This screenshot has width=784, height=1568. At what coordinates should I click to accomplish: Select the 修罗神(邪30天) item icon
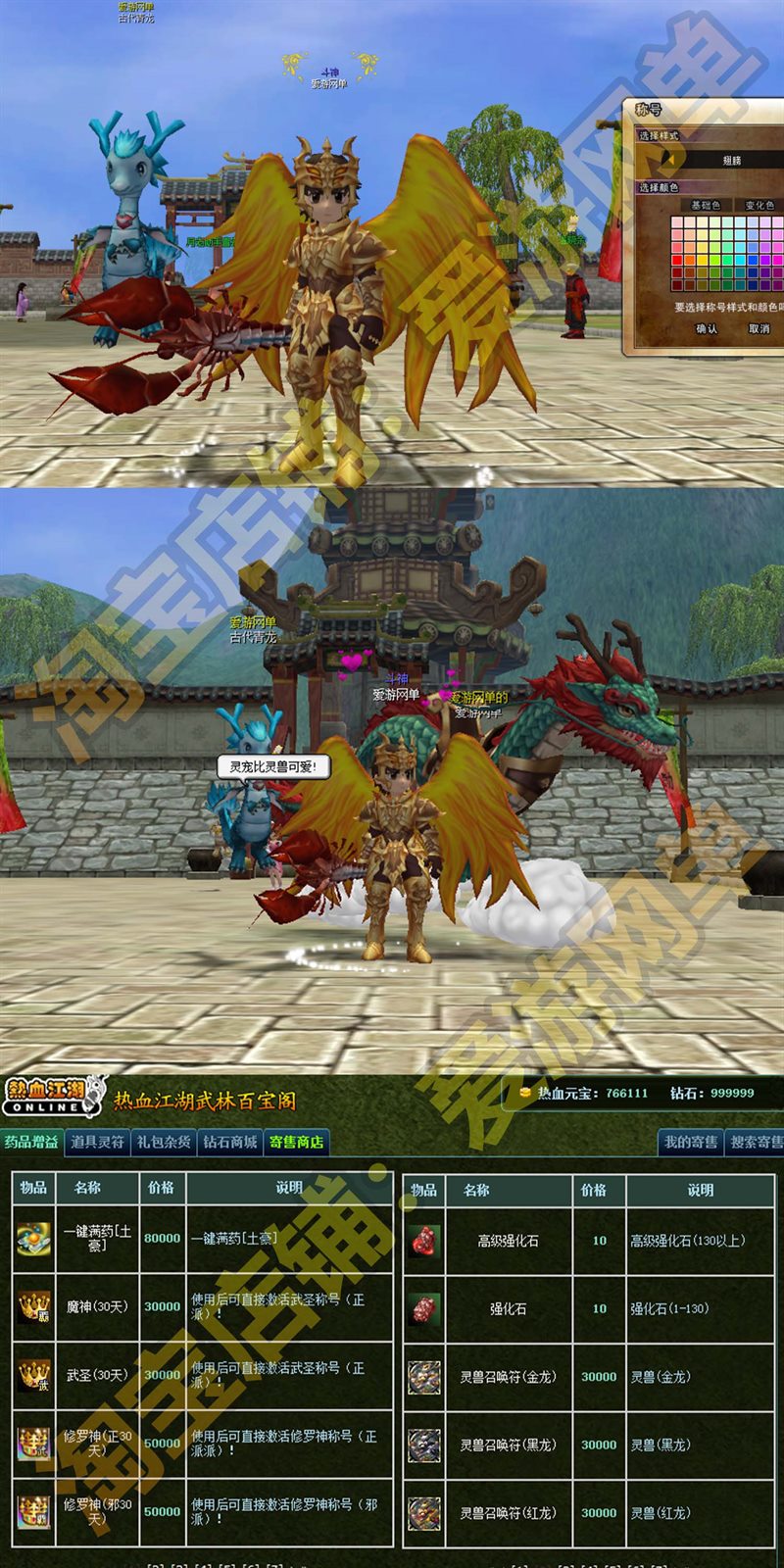[33, 1511]
